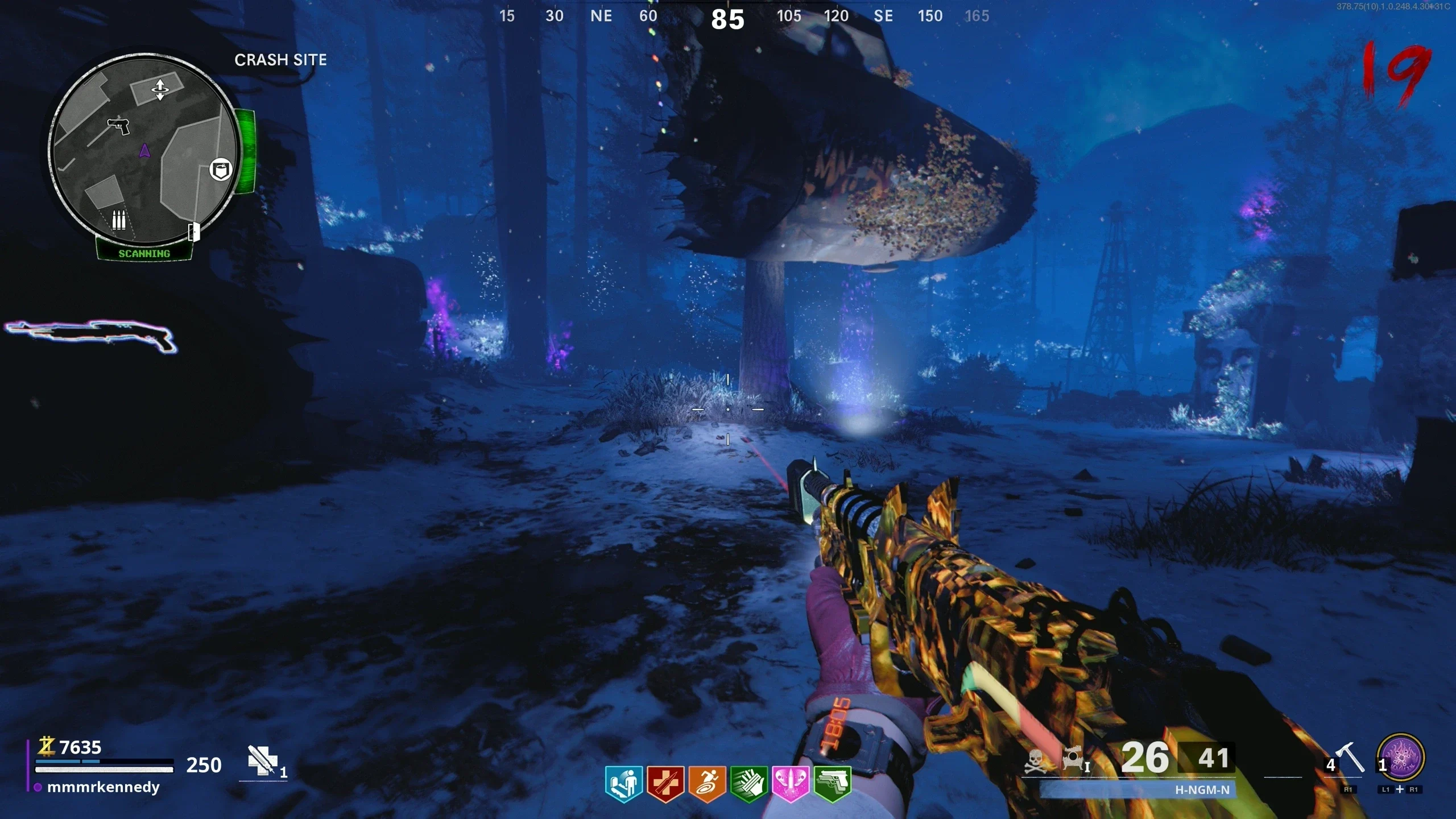1456x819 pixels.
Task: Click the skull and crossbones ammo mod icon
Action: coord(1035,762)
